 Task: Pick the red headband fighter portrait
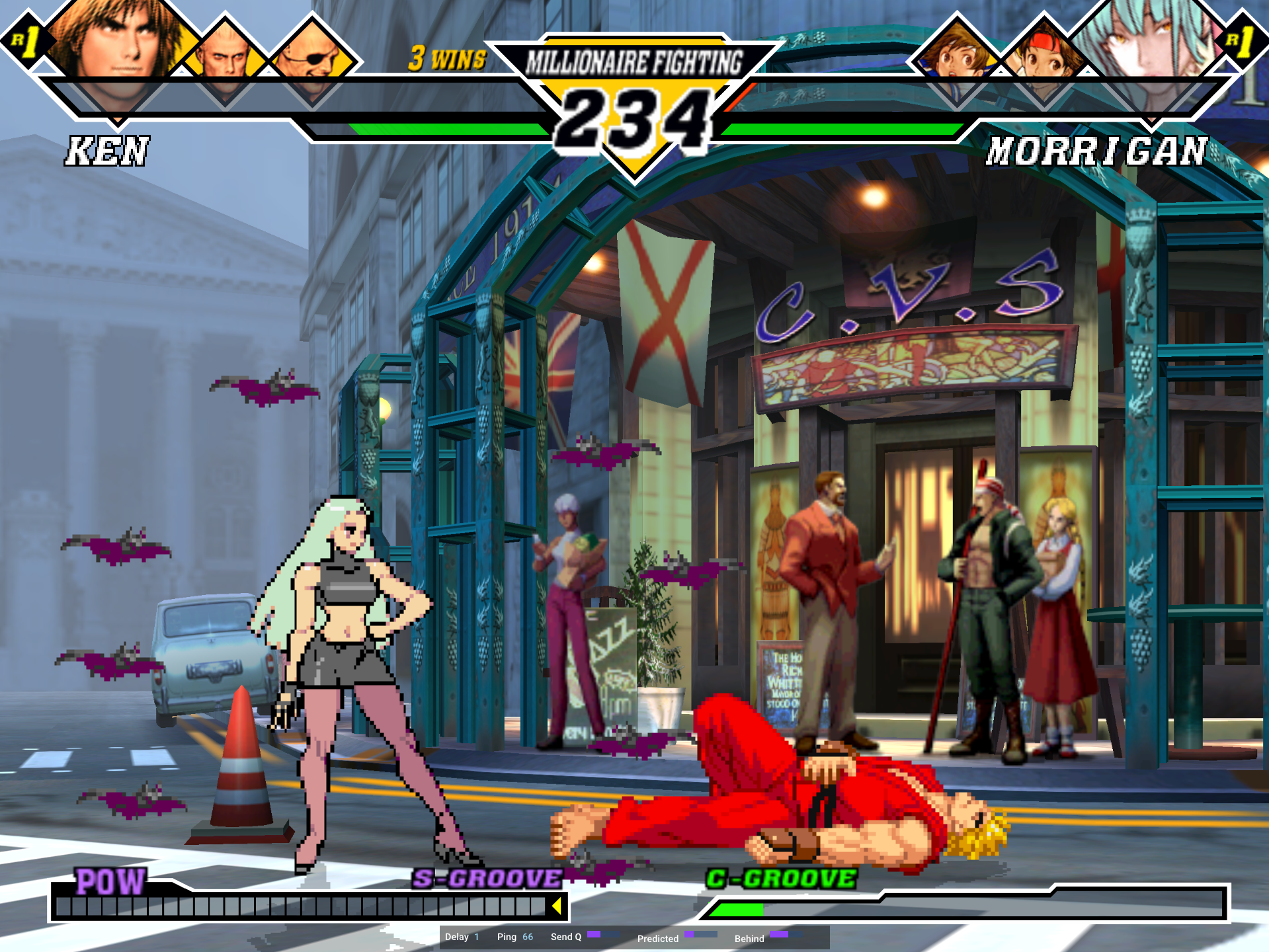point(1044,56)
